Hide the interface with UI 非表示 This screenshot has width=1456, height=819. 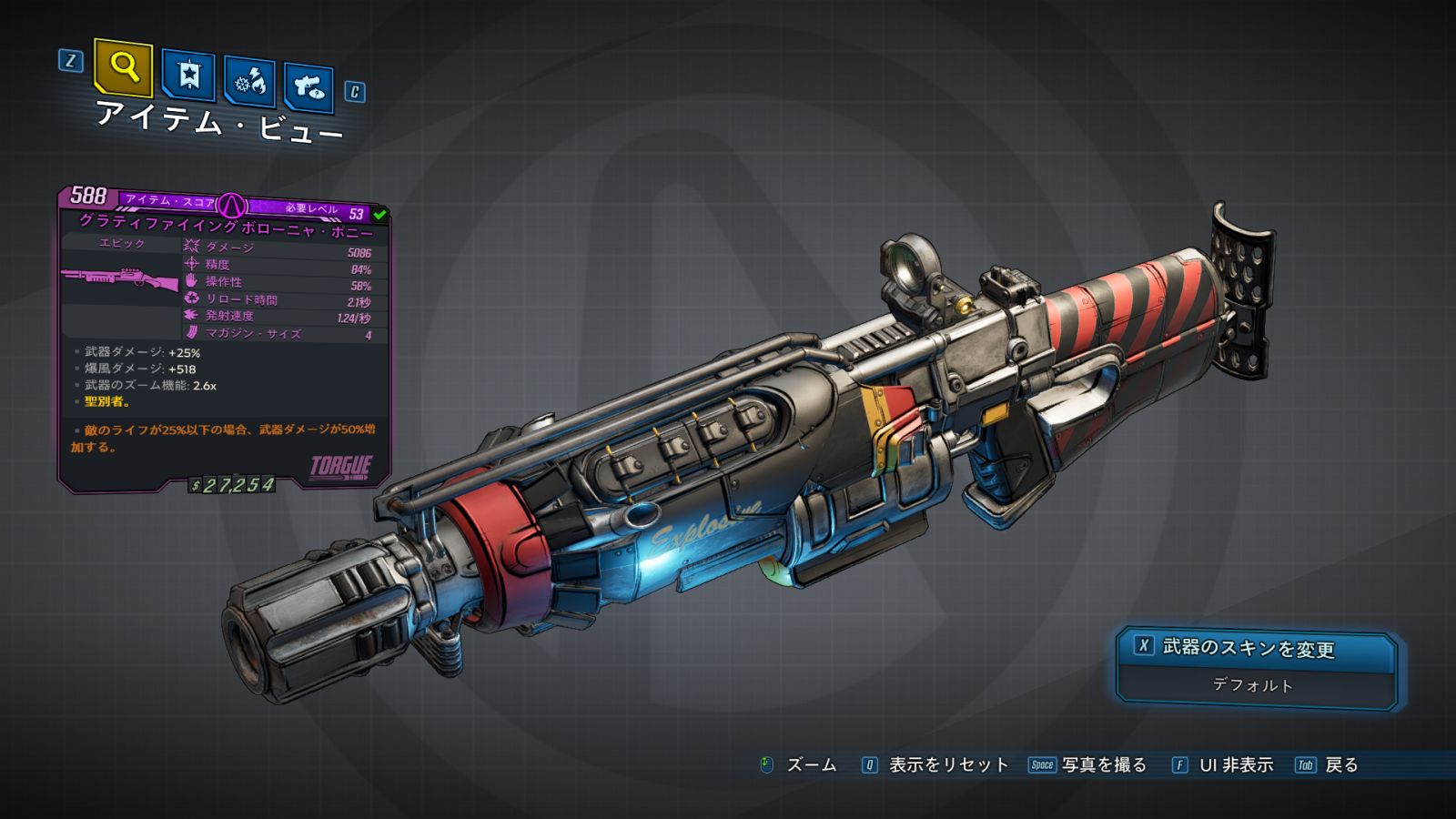pos(1223,765)
